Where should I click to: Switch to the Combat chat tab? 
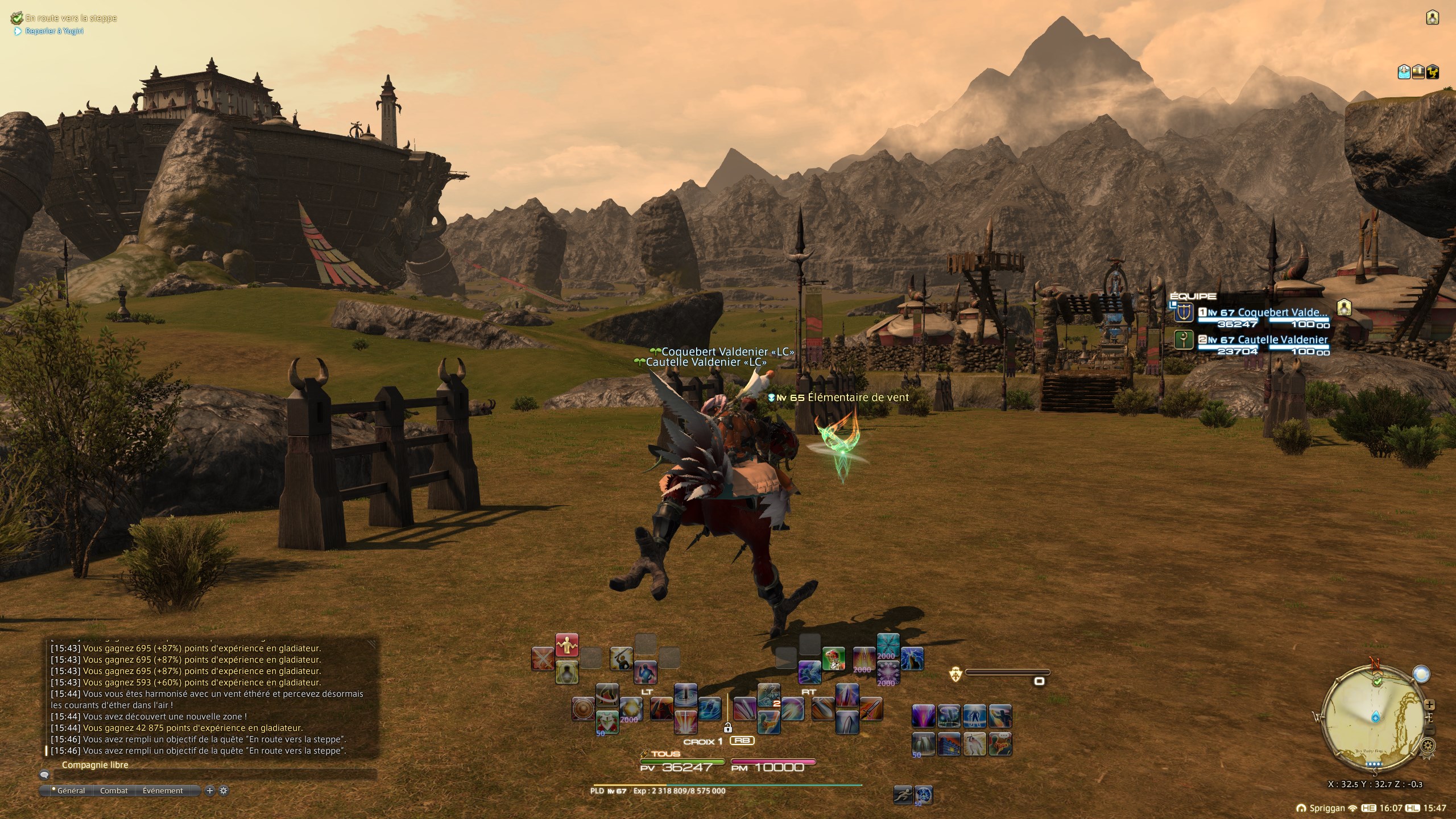(114, 791)
